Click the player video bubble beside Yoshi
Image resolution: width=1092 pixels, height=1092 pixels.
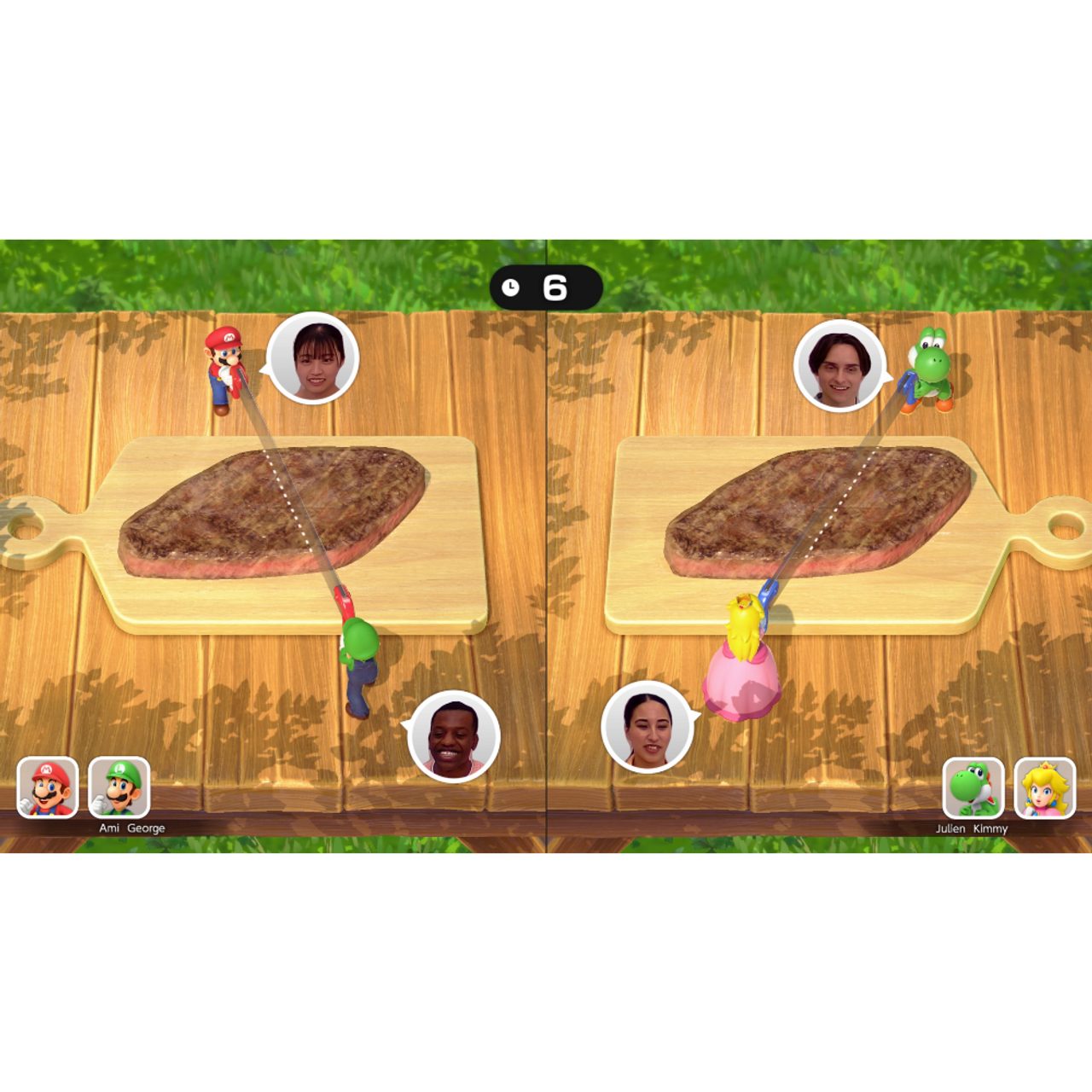840,366
